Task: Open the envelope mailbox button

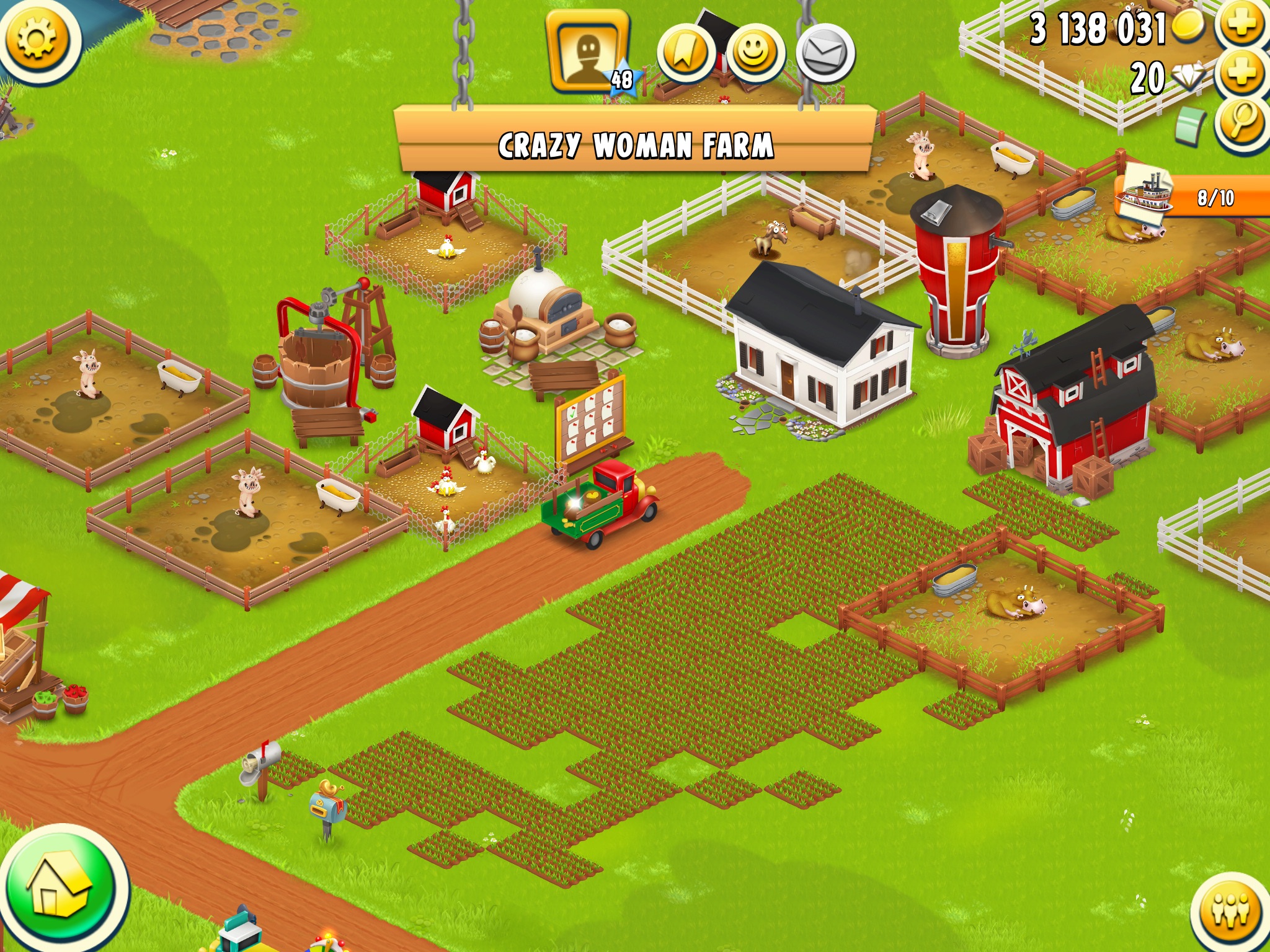Action: point(825,55)
